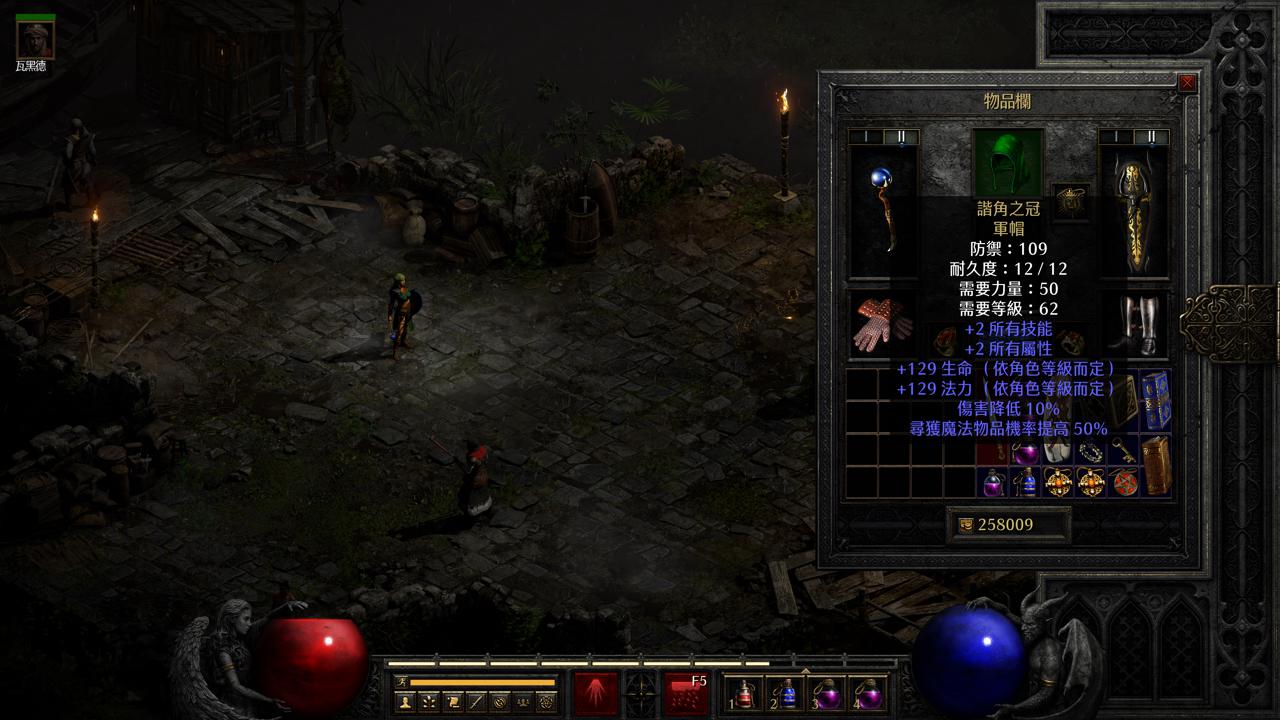Viewport: 1280px width, 720px height.
Task: Use the blue mana potion in belt slot 2
Action: (x=787, y=693)
